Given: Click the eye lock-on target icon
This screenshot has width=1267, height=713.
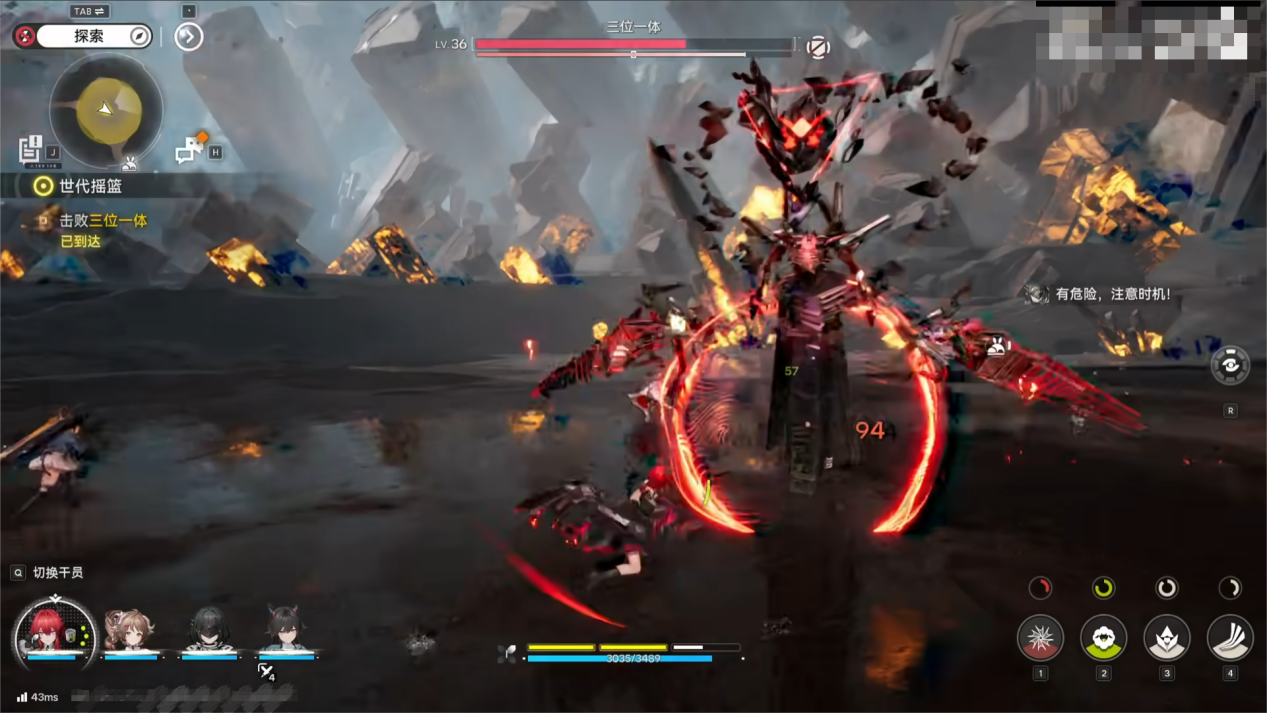Looking at the screenshot, I should pos(1230,366).
